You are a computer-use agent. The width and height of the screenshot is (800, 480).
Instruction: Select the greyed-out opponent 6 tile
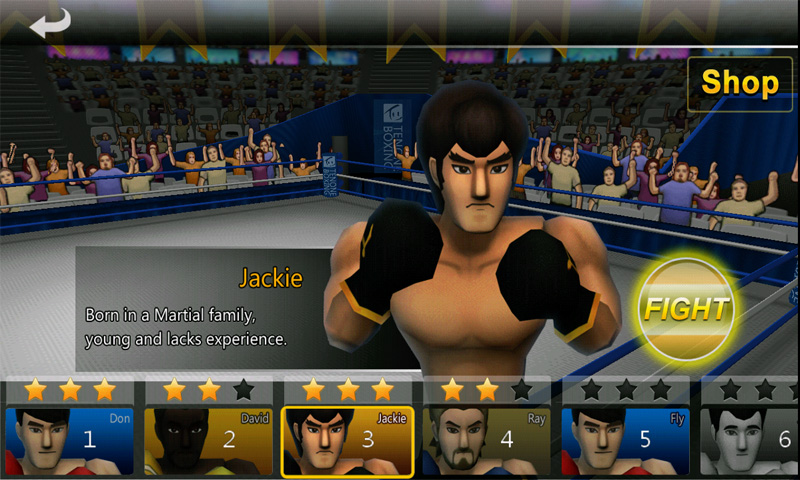[x=750, y=440]
